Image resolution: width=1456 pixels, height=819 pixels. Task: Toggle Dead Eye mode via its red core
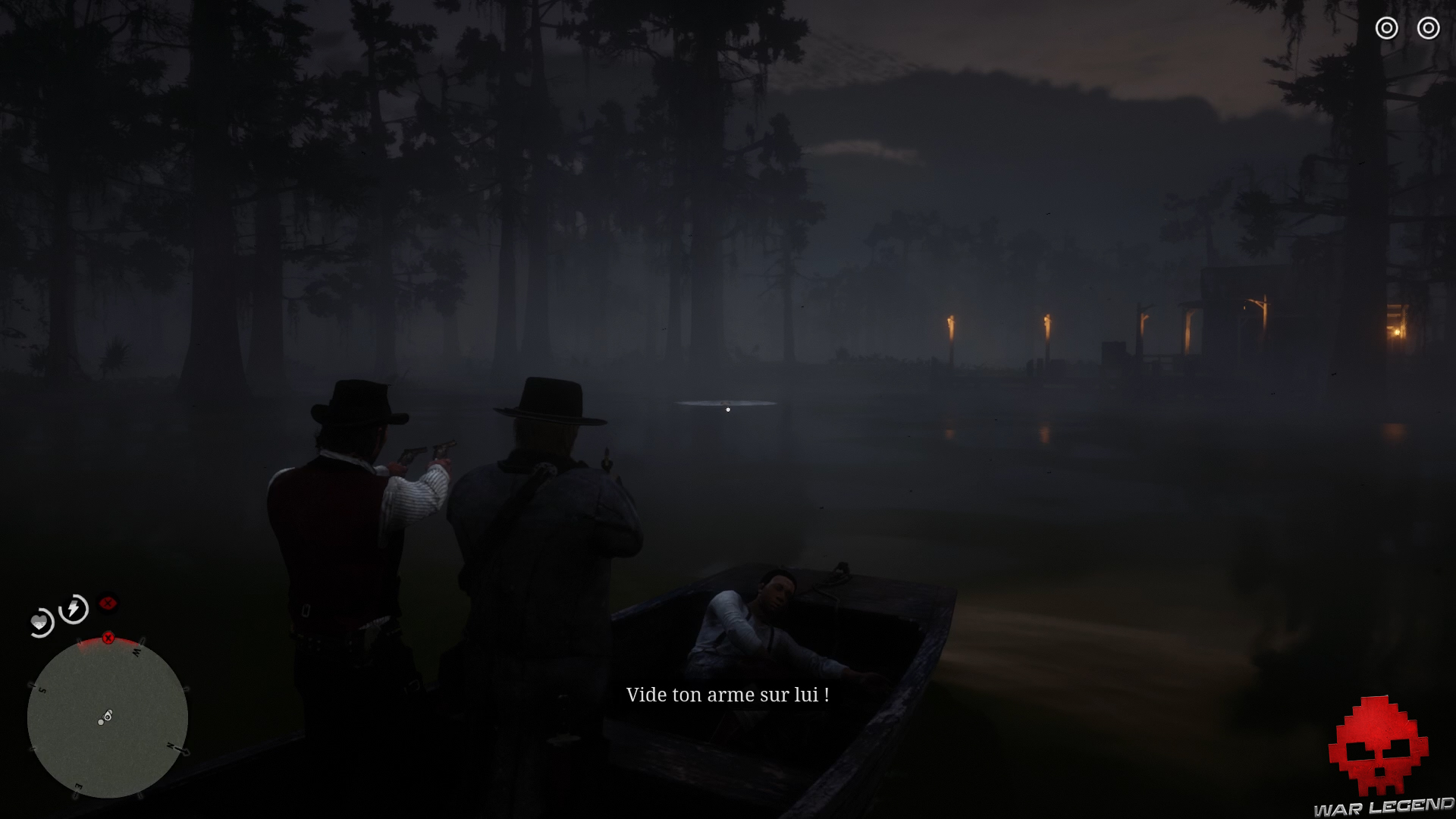pos(109,601)
